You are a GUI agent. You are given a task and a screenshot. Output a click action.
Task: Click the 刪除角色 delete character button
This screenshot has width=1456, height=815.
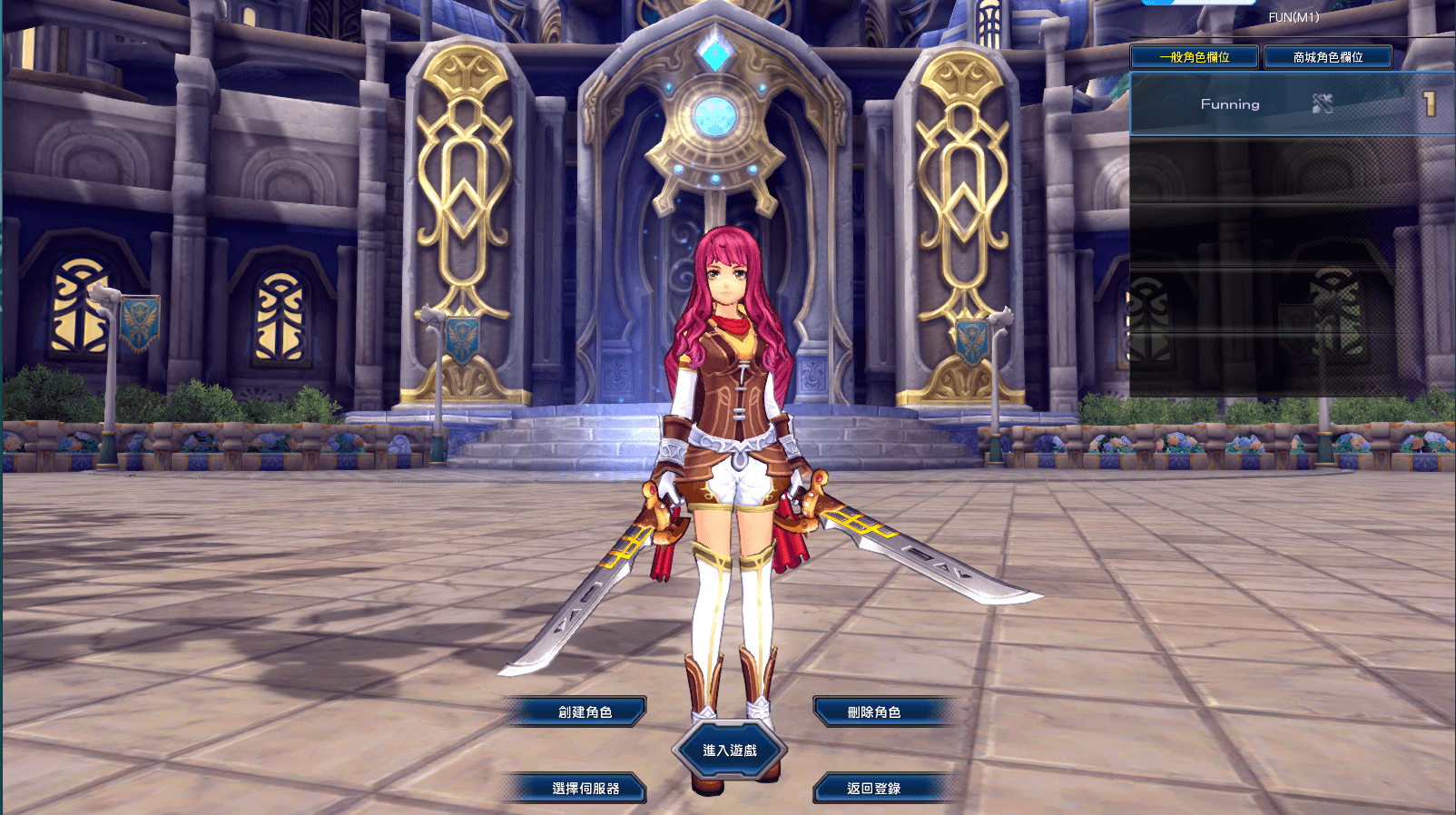pos(875,711)
